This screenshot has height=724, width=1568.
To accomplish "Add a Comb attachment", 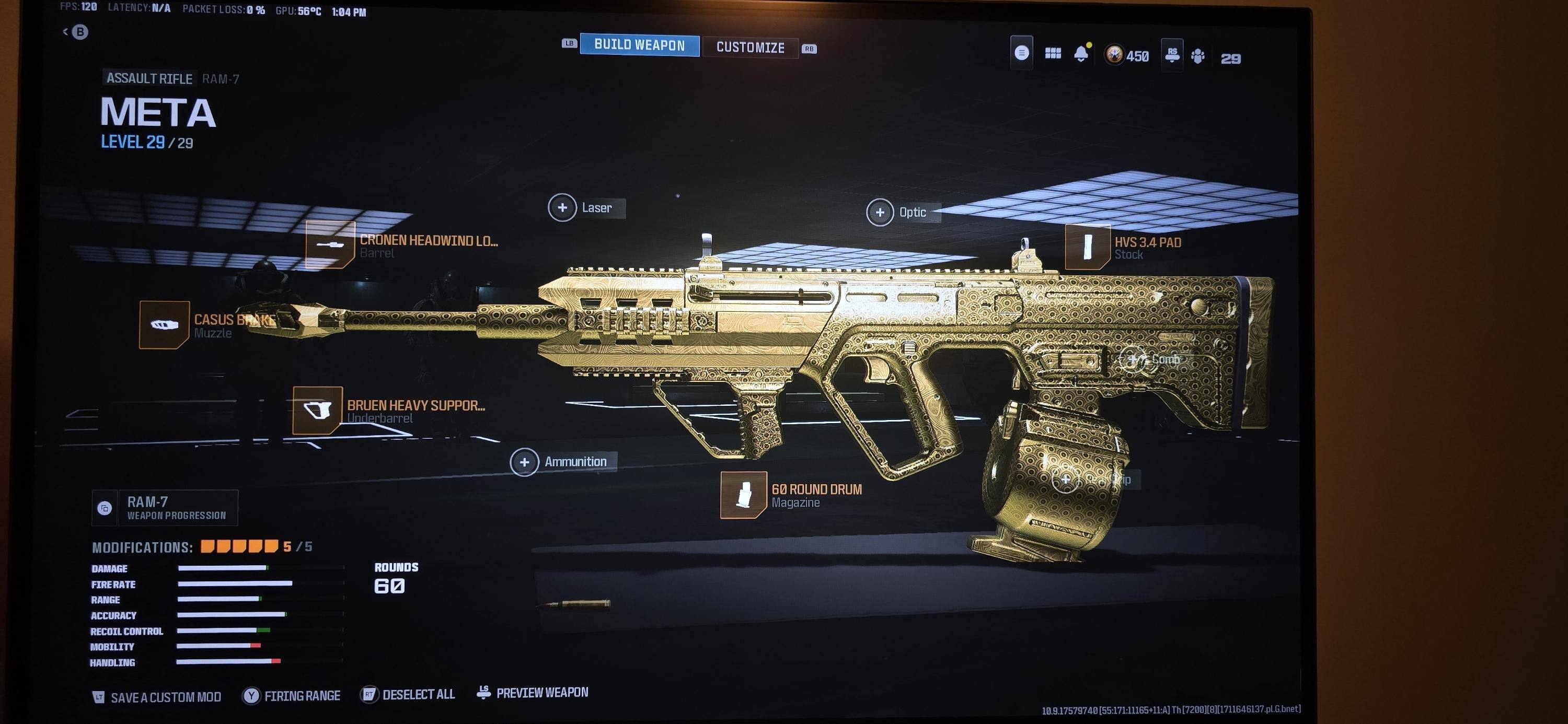I will pos(1133,359).
